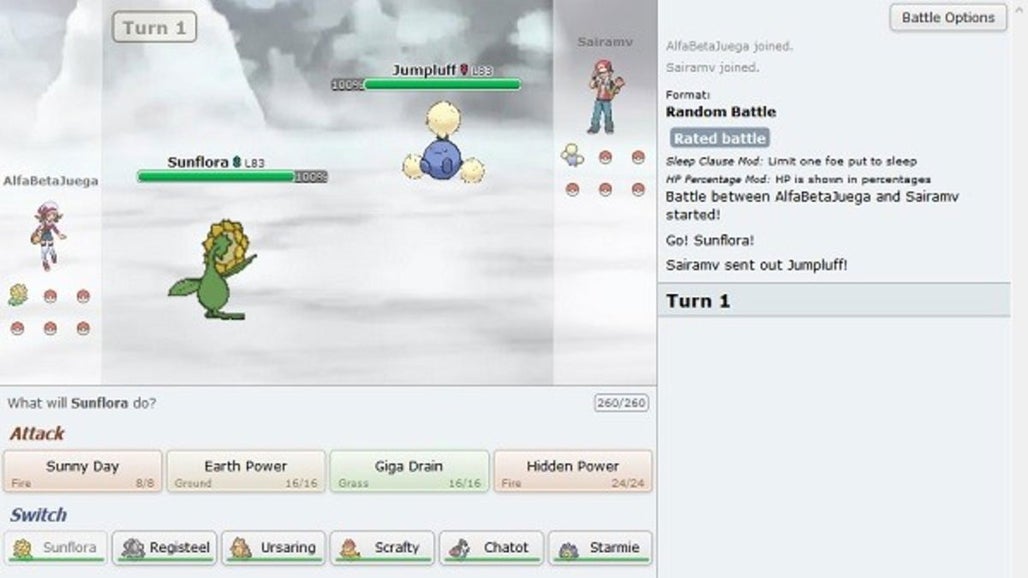Switch in Scrafty
Viewport: 1028px width, 578px height.
[x=383, y=548]
